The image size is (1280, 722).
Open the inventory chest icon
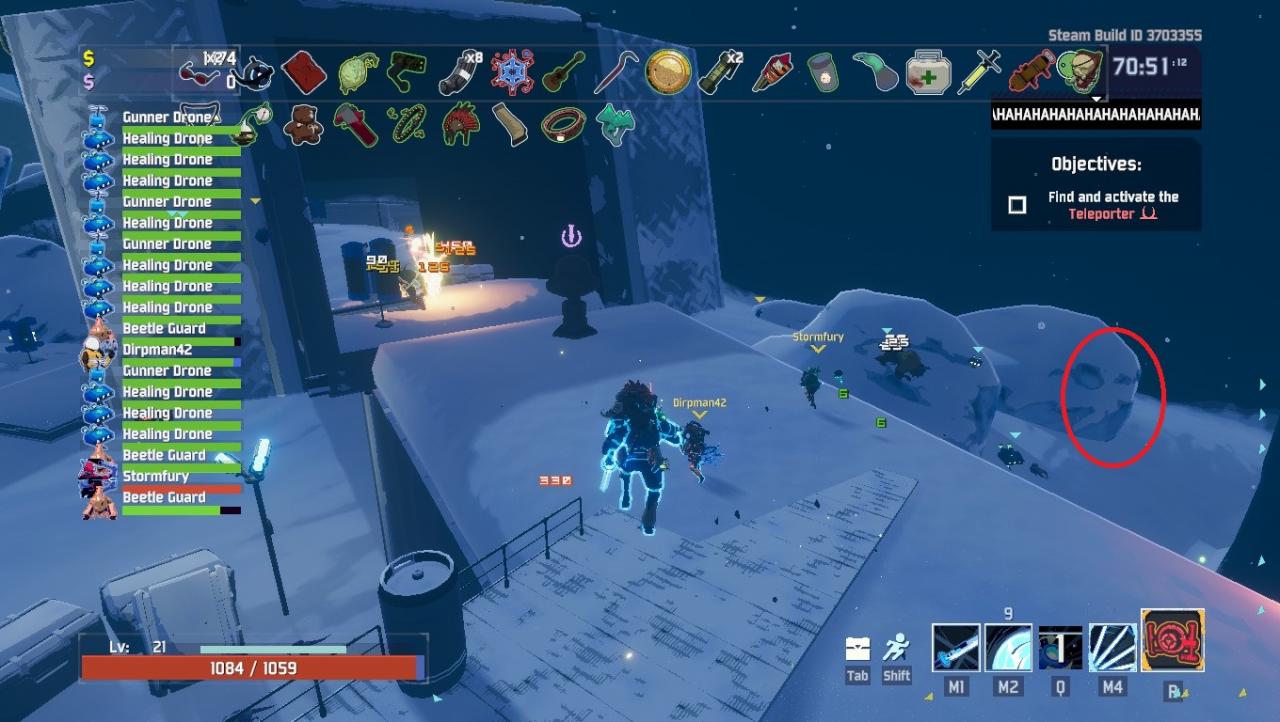(857, 648)
